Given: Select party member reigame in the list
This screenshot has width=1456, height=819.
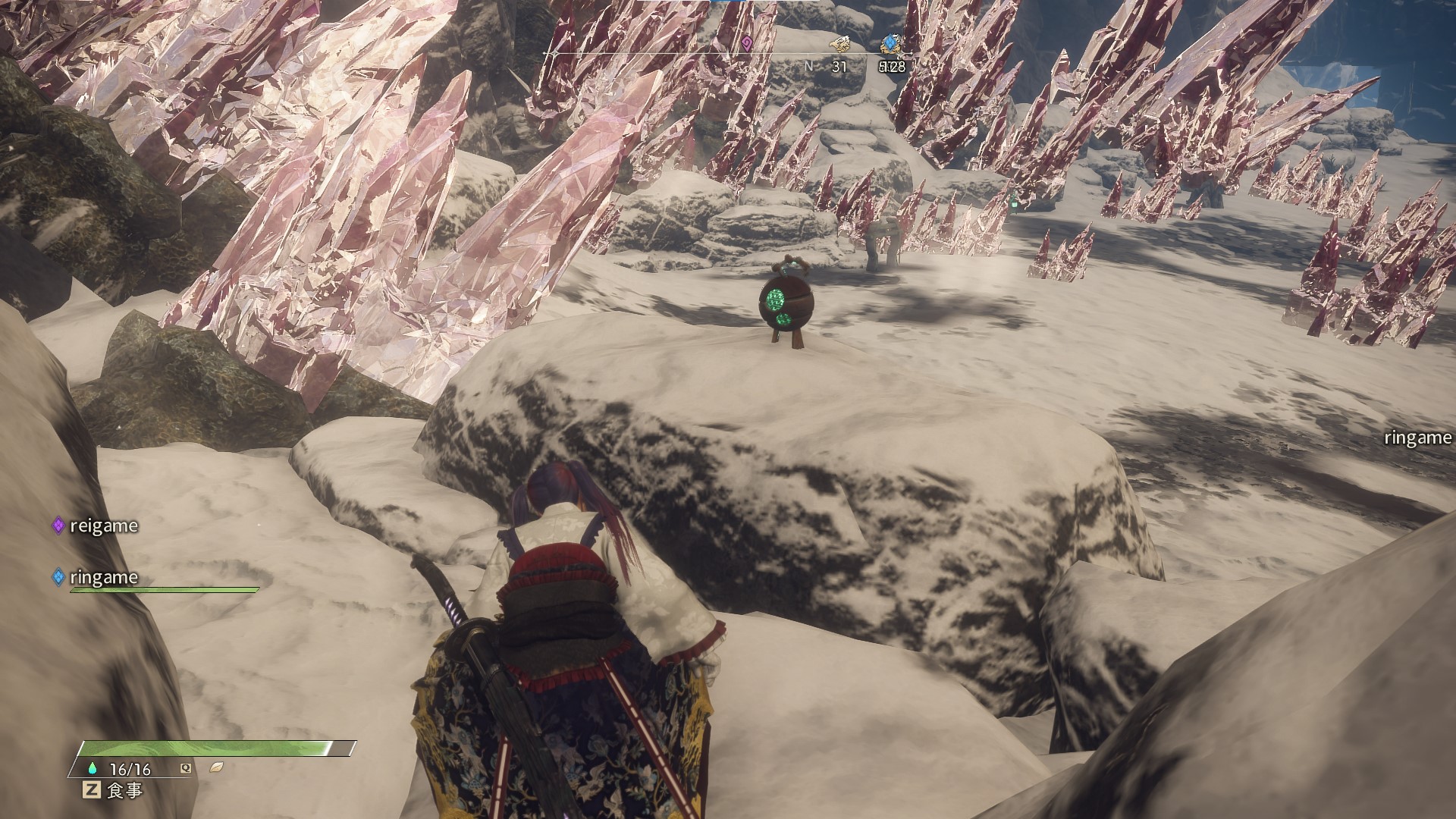Looking at the screenshot, I should pyautogui.click(x=103, y=526).
